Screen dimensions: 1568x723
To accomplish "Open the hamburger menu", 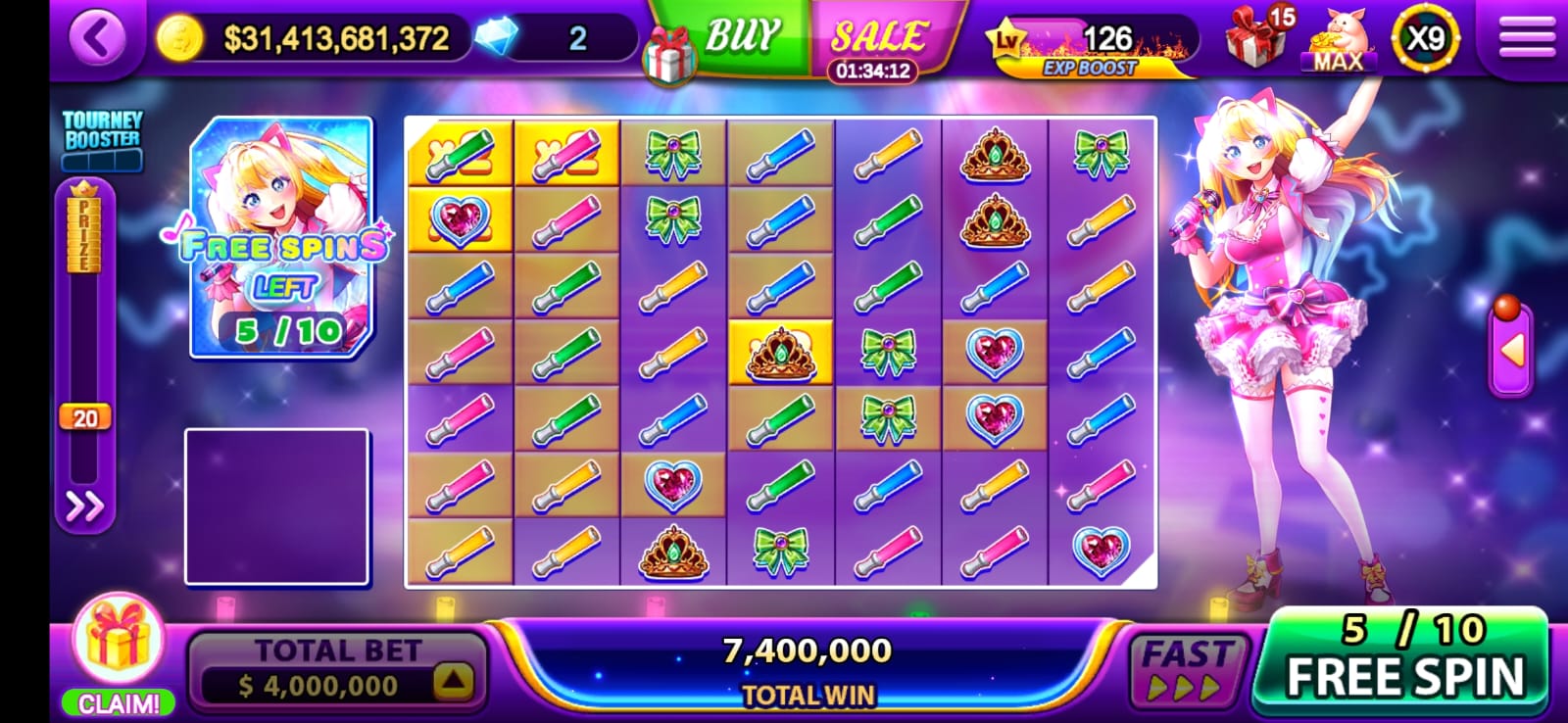I will tap(1526, 39).
